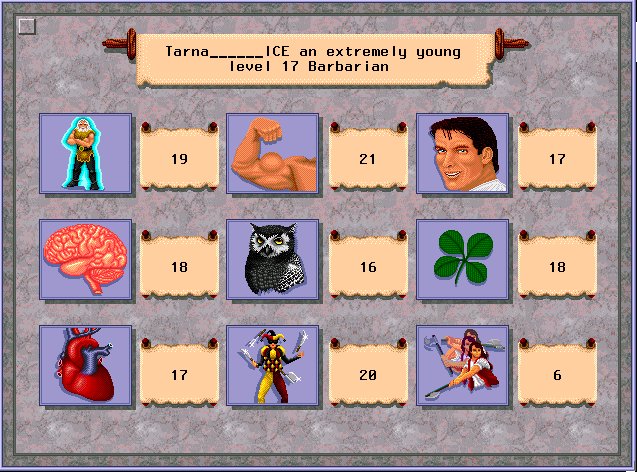Click the owl icon

tap(272, 259)
